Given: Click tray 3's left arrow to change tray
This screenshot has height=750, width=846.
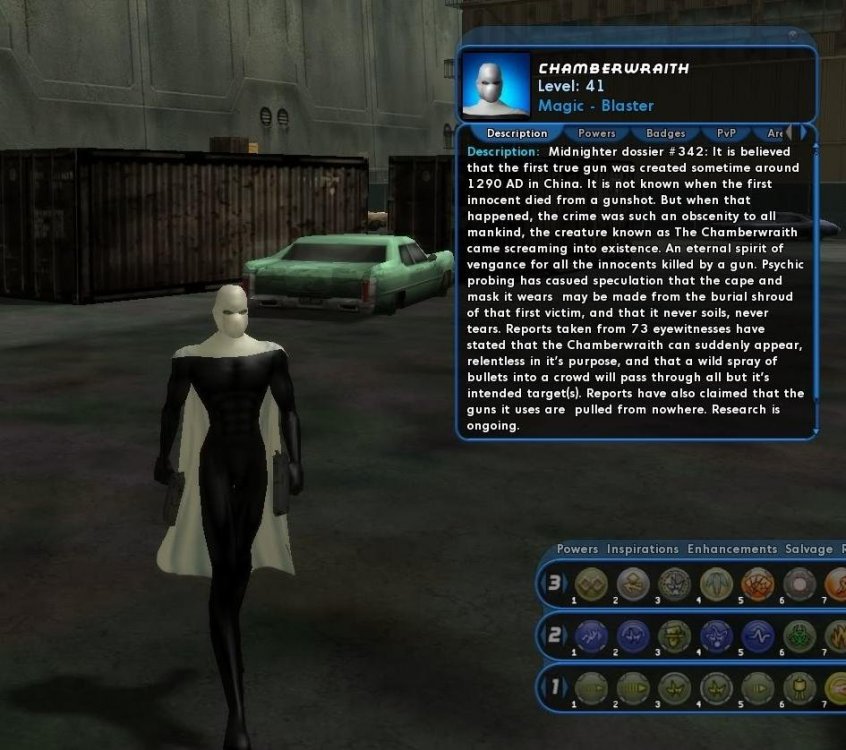Looking at the screenshot, I should [x=545, y=584].
